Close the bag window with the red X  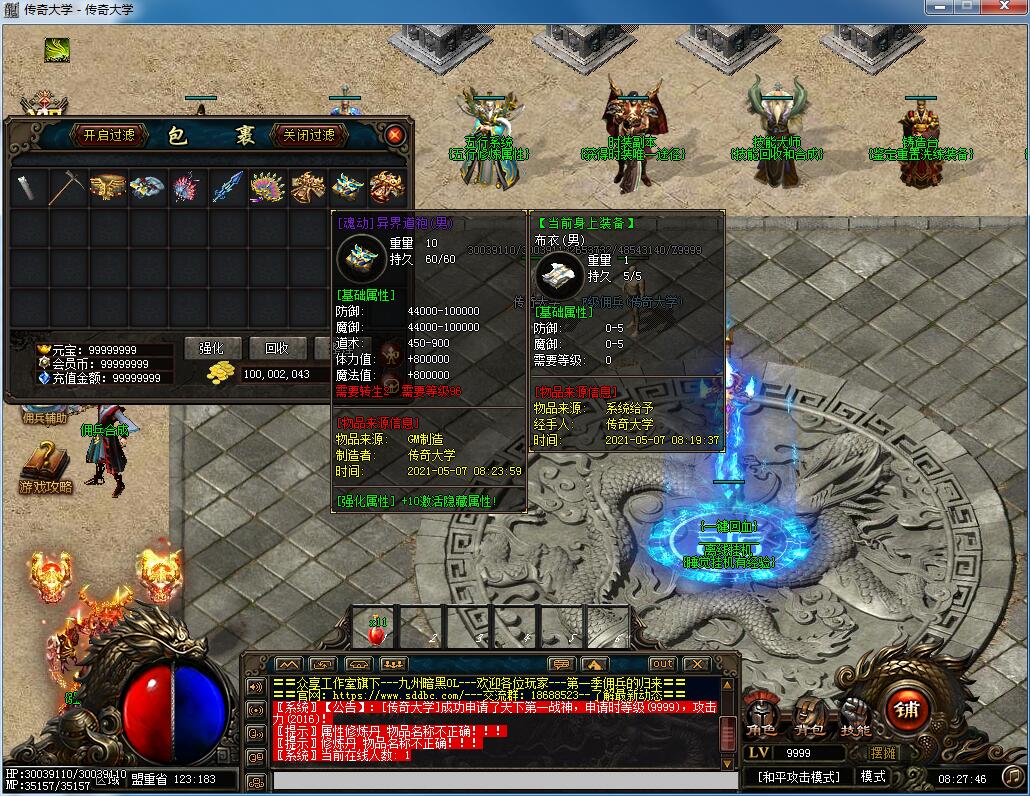click(x=395, y=135)
